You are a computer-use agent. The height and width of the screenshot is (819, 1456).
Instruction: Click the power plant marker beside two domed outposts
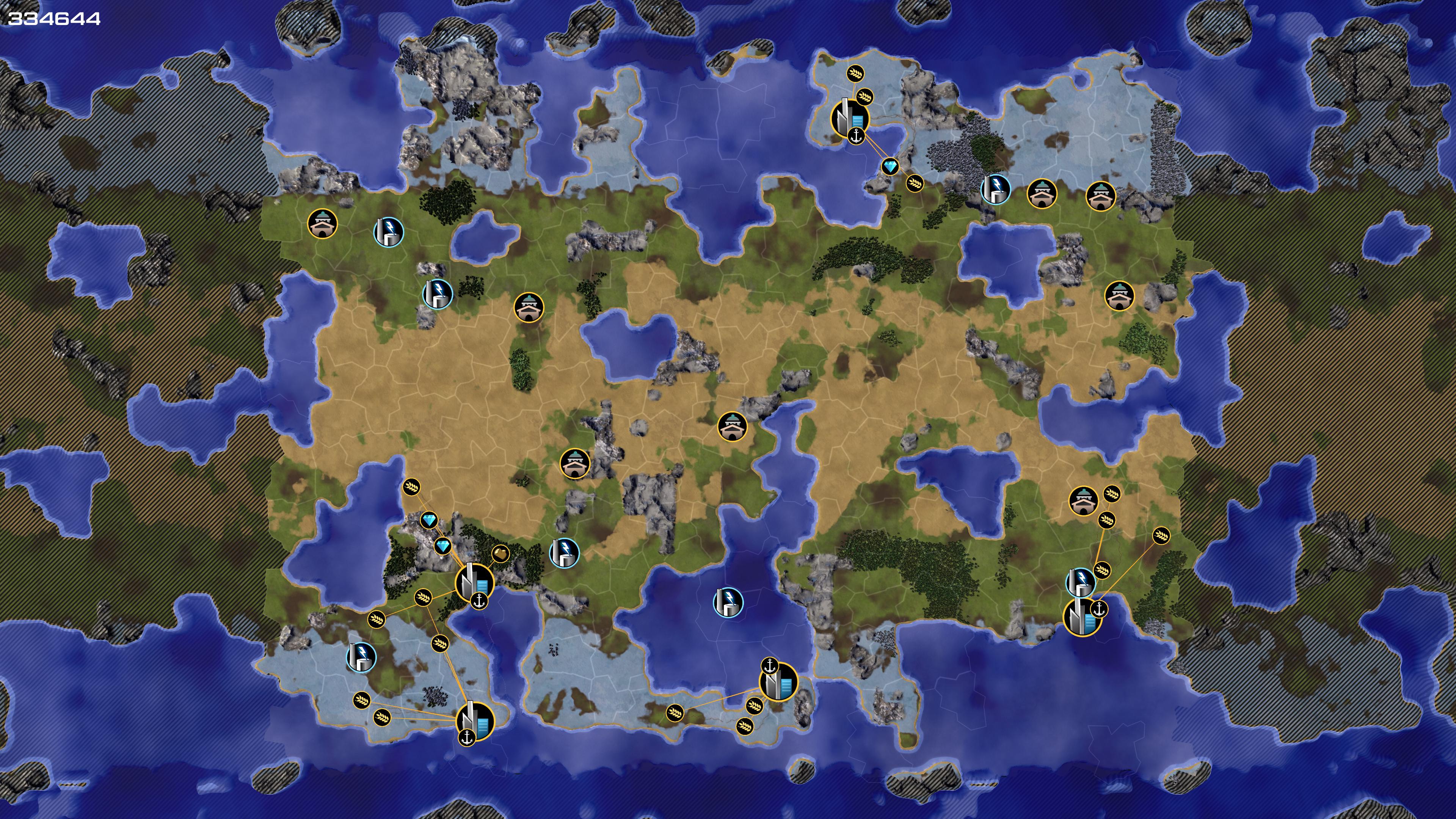(995, 189)
